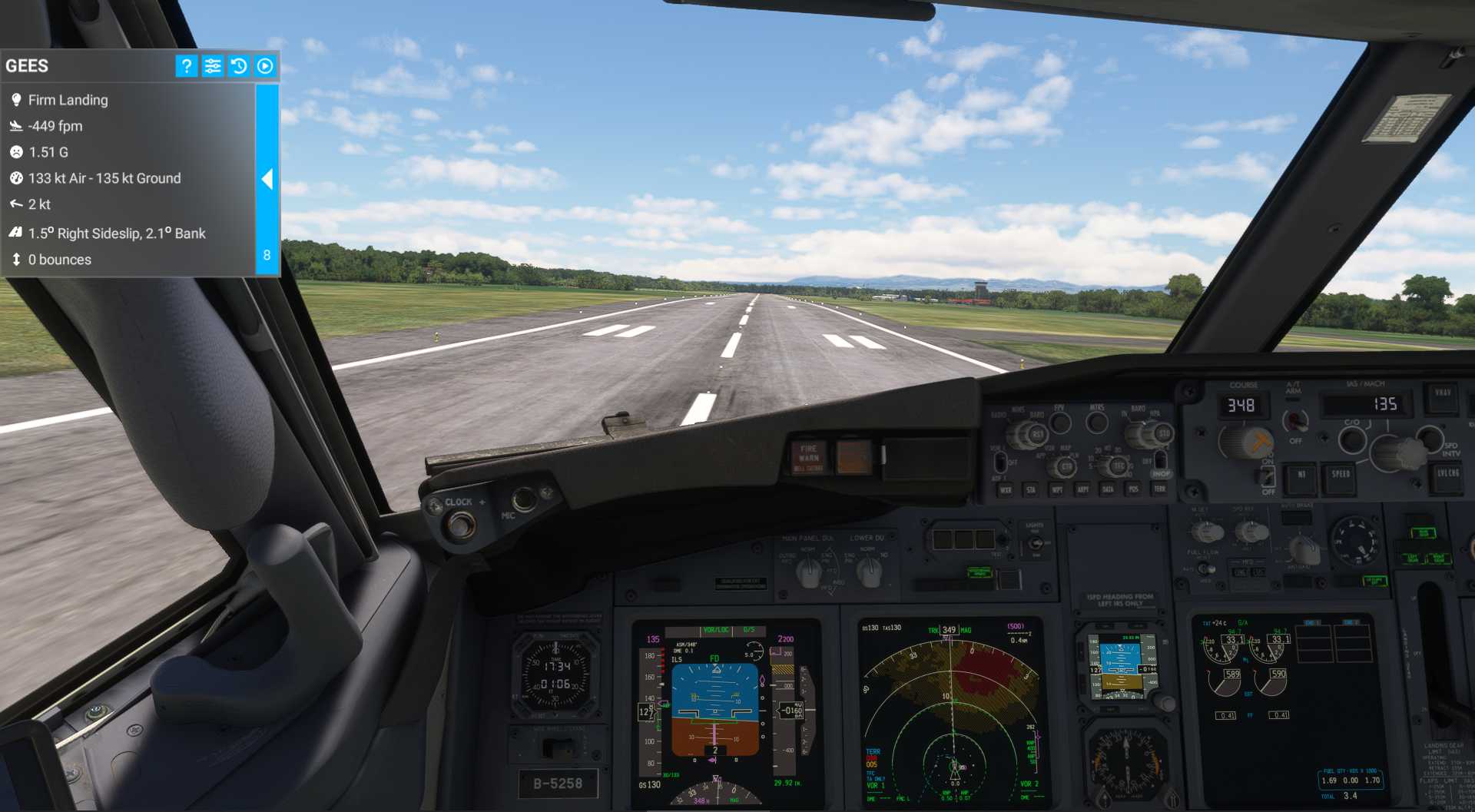Show GEES landing history
The image size is (1475, 812).
click(x=239, y=66)
